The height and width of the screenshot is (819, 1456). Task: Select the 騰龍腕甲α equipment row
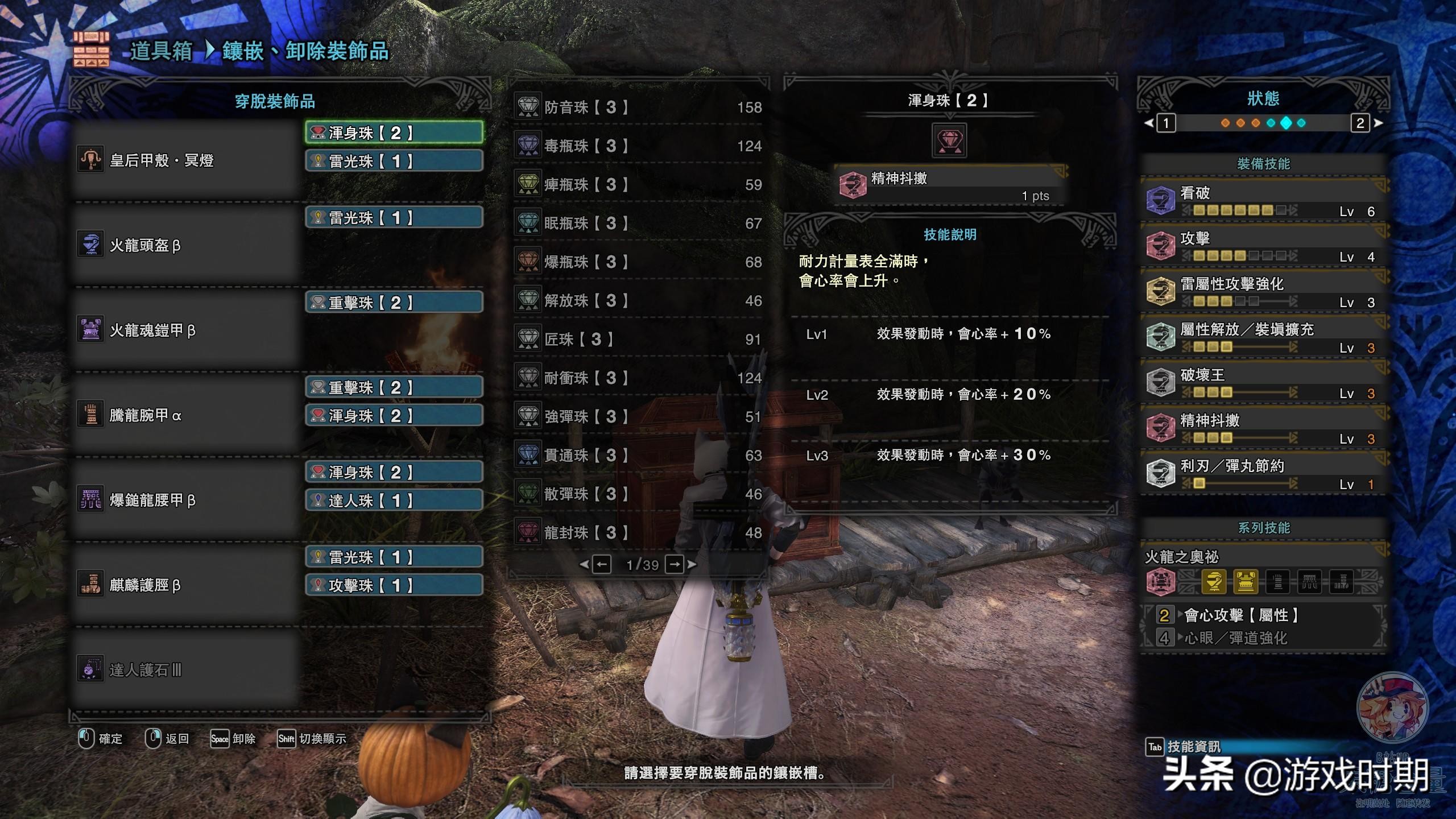[x=187, y=415]
